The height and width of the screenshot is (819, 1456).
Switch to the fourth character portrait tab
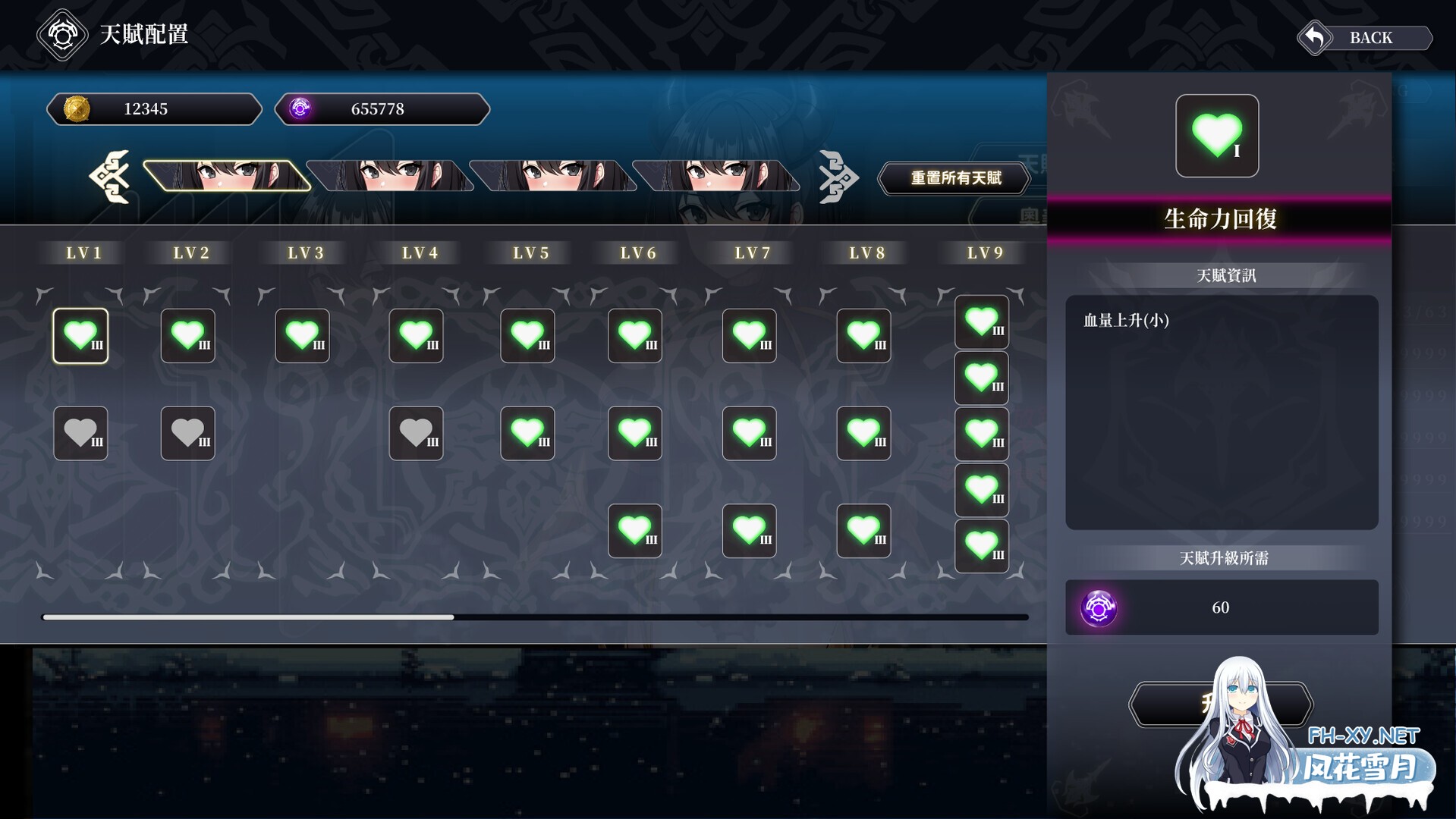[717, 175]
